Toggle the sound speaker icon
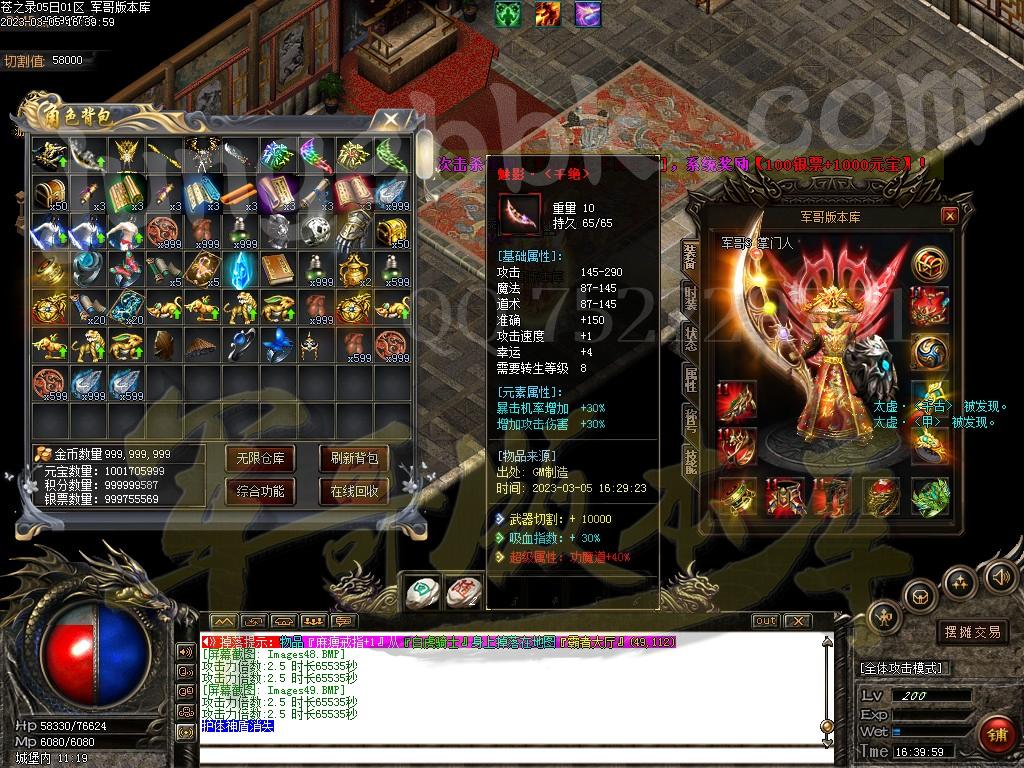Image resolution: width=1024 pixels, height=768 pixels. (x=999, y=576)
